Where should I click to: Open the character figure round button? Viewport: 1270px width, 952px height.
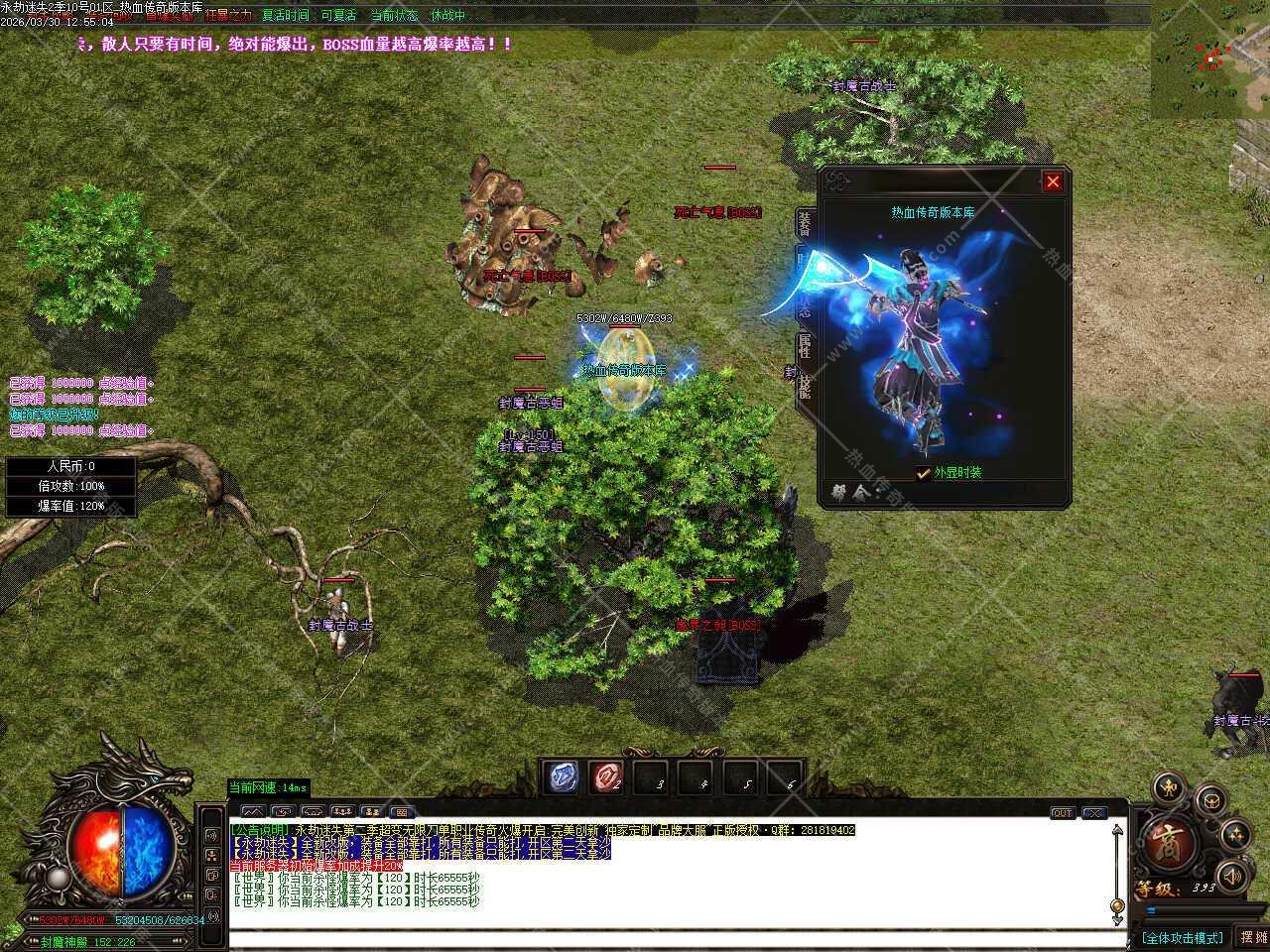pyautogui.click(x=1171, y=788)
